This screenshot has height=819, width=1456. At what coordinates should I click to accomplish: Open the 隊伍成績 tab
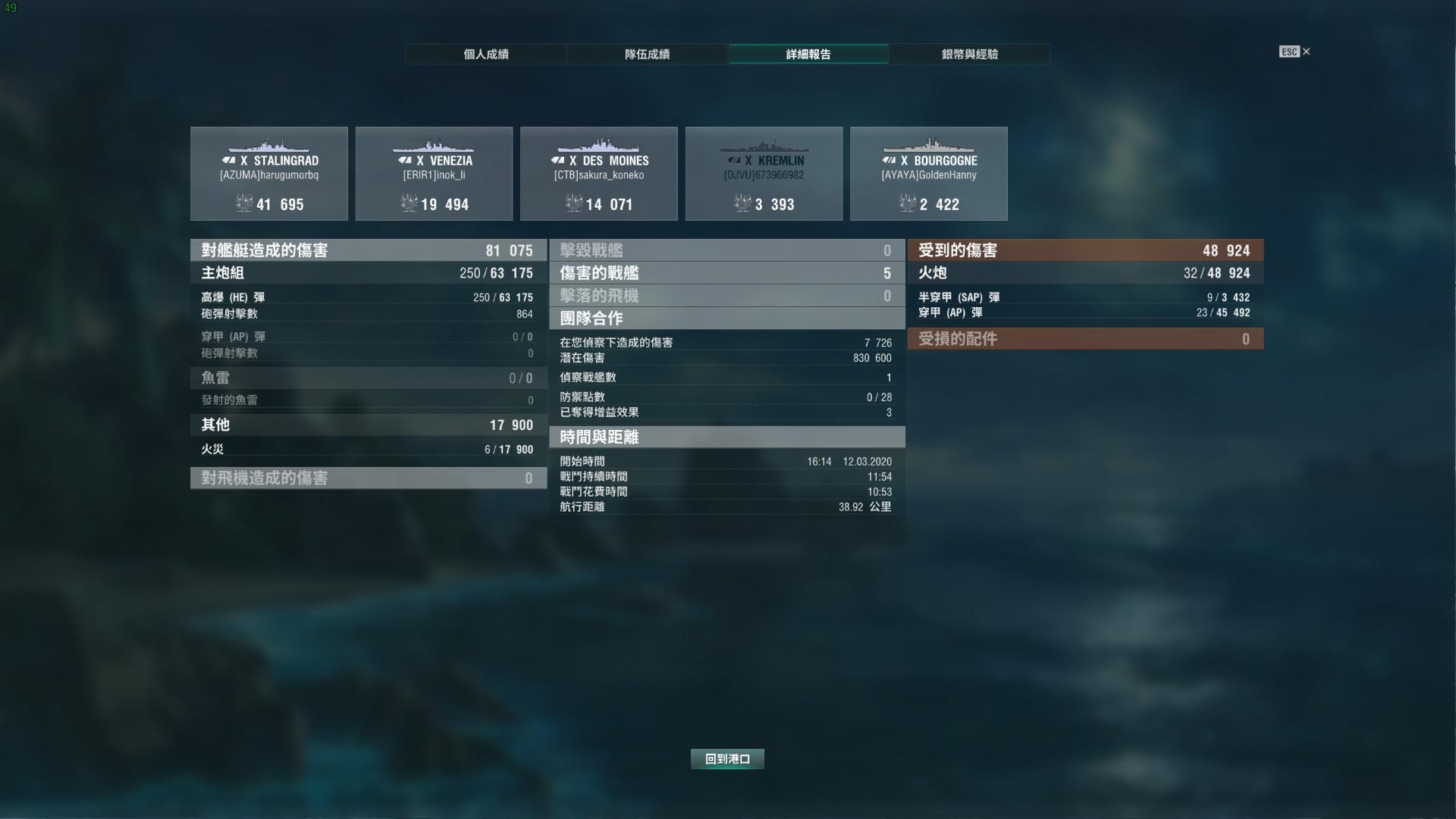click(x=647, y=54)
